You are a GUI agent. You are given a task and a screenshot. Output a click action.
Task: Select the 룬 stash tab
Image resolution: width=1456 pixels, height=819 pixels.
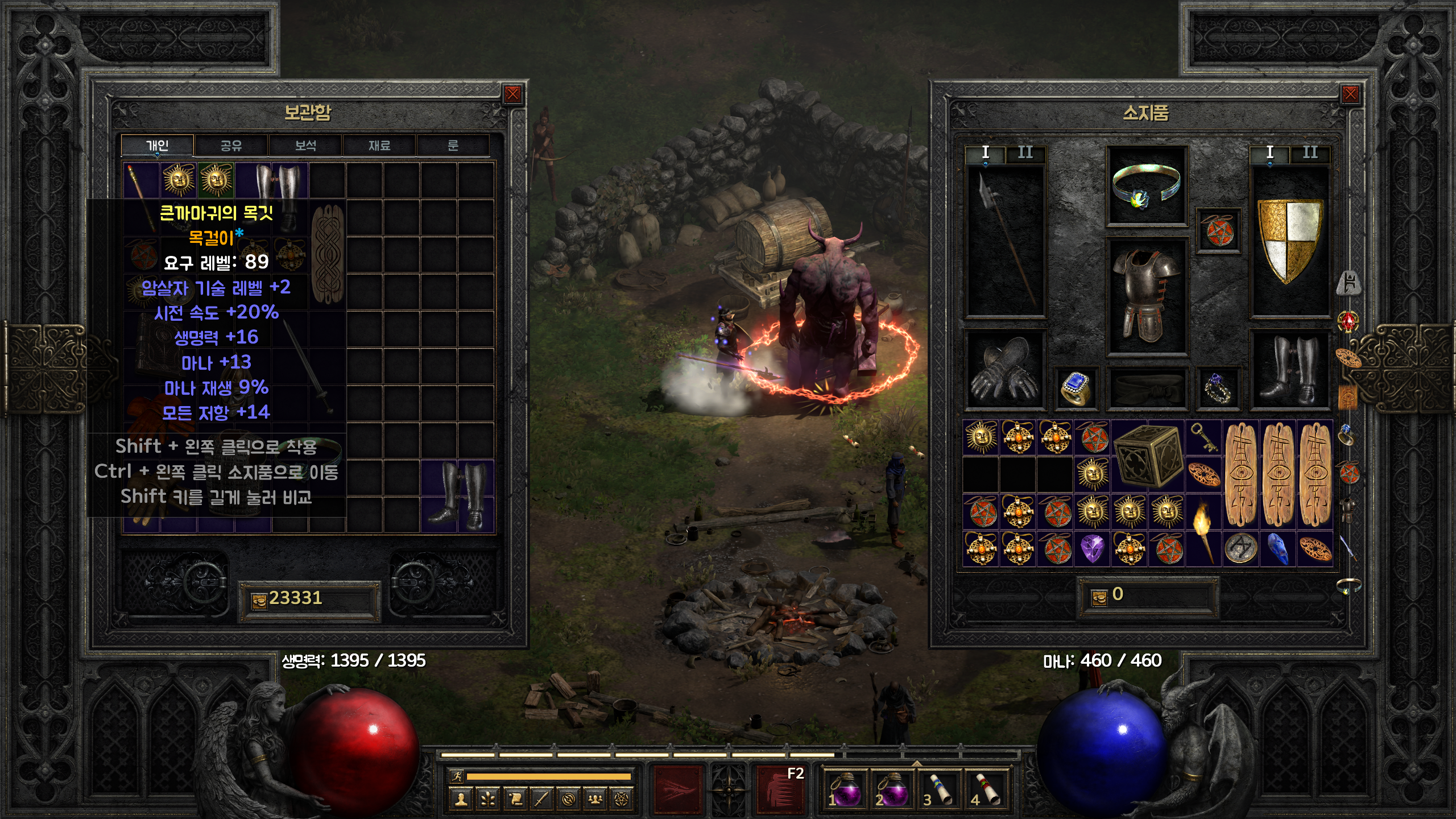pos(453,146)
